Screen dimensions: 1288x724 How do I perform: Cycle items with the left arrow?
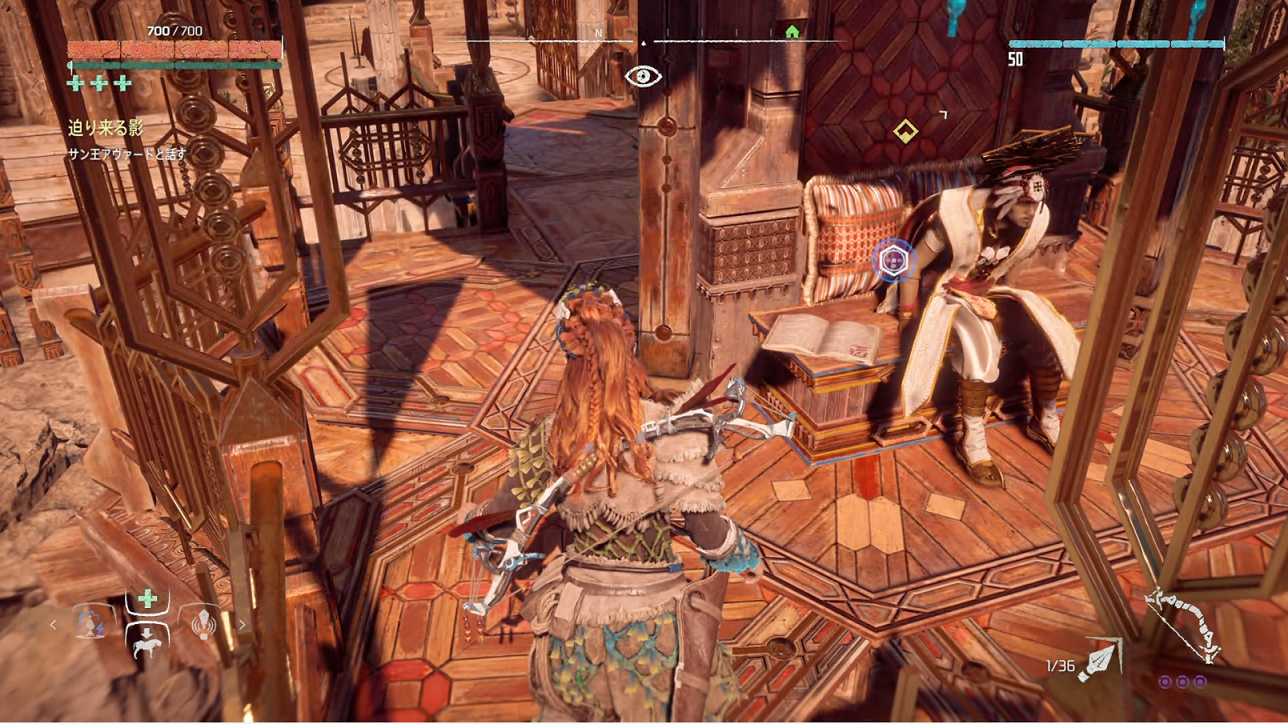tap(55, 626)
